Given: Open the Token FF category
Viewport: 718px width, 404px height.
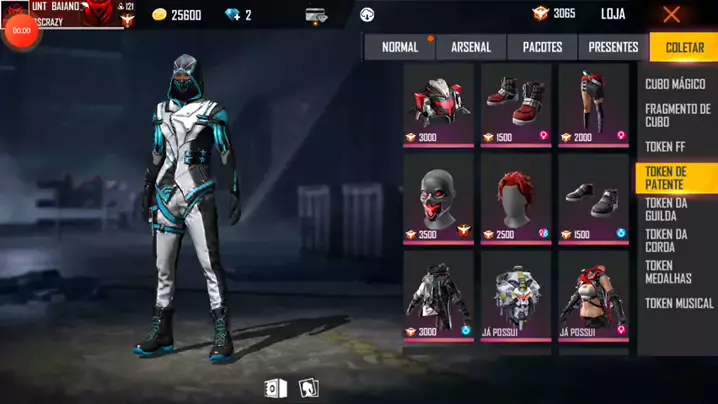Looking at the screenshot, I should click(x=664, y=147).
